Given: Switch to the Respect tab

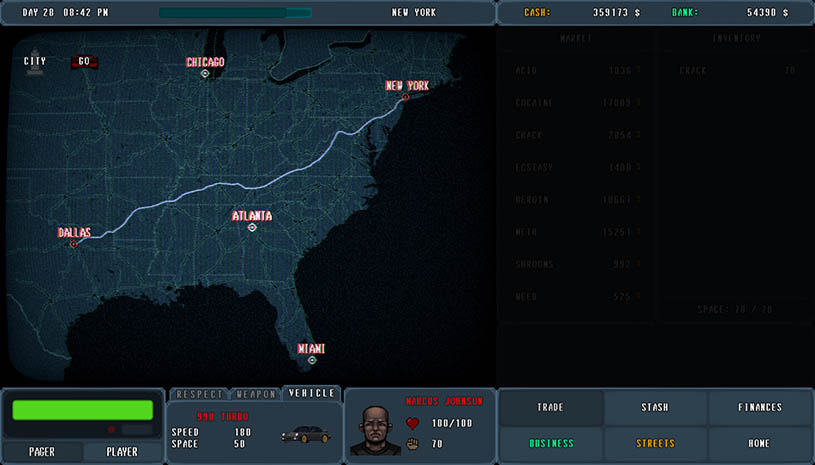Looking at the screenshot, I should click(x=199, y=394).
